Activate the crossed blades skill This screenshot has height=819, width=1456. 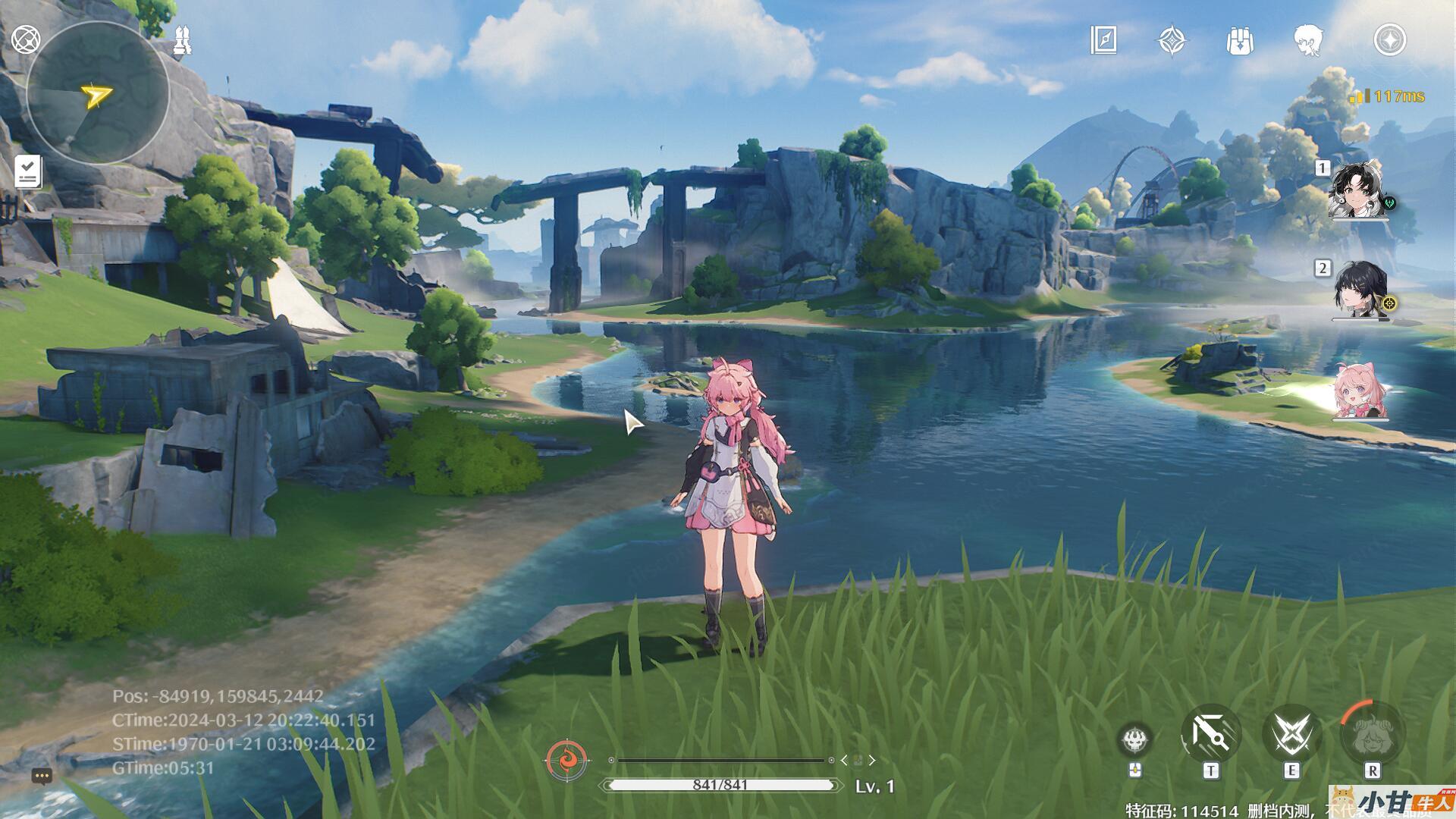[x=1291, y=734]
